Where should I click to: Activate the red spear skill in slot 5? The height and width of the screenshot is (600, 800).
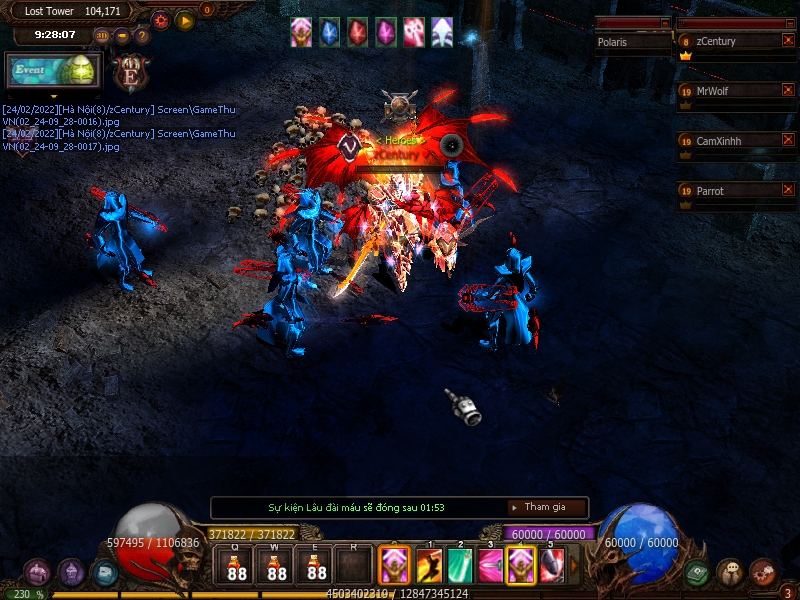point(552,567)
